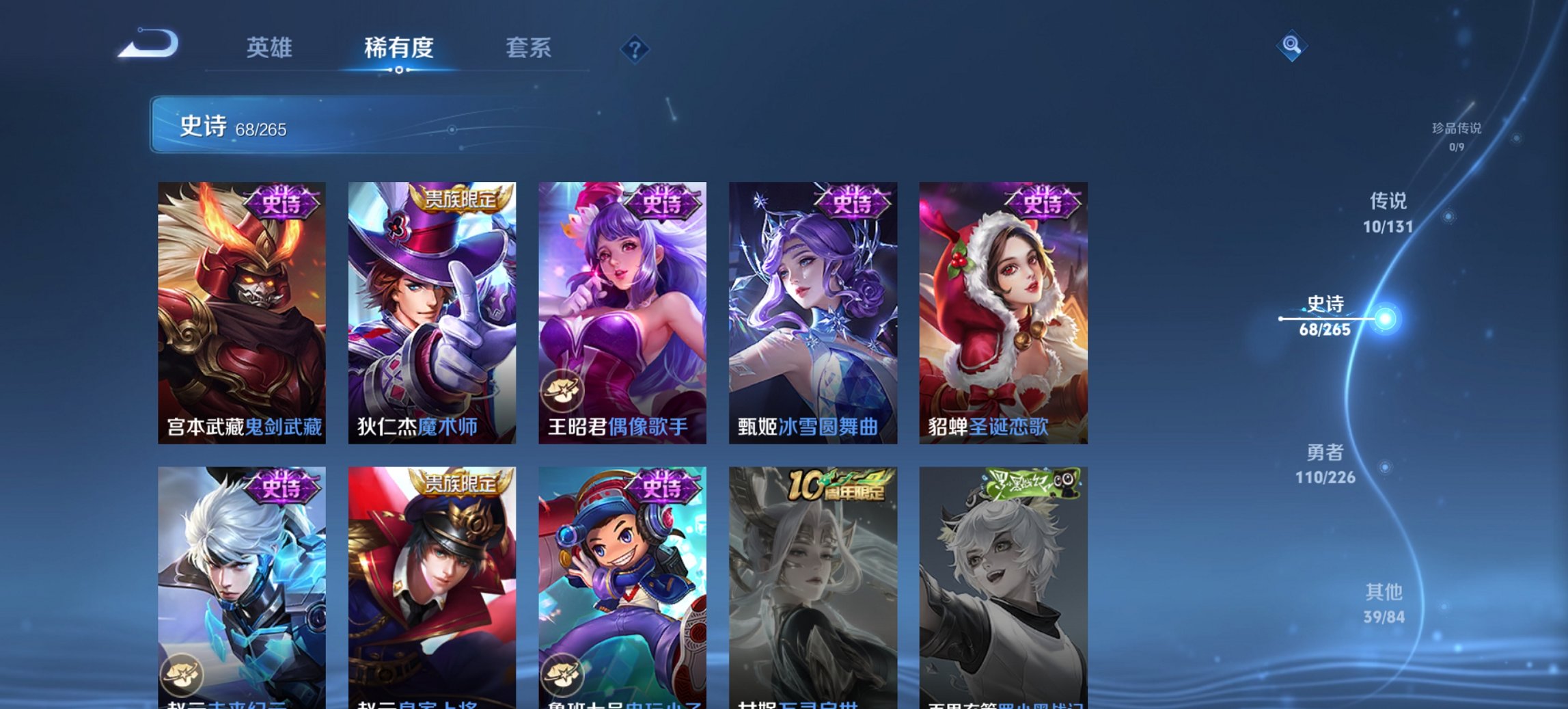Click the back arrow icon top left
The height and width of the screenshot is (709, 1568).
[148, 45]
